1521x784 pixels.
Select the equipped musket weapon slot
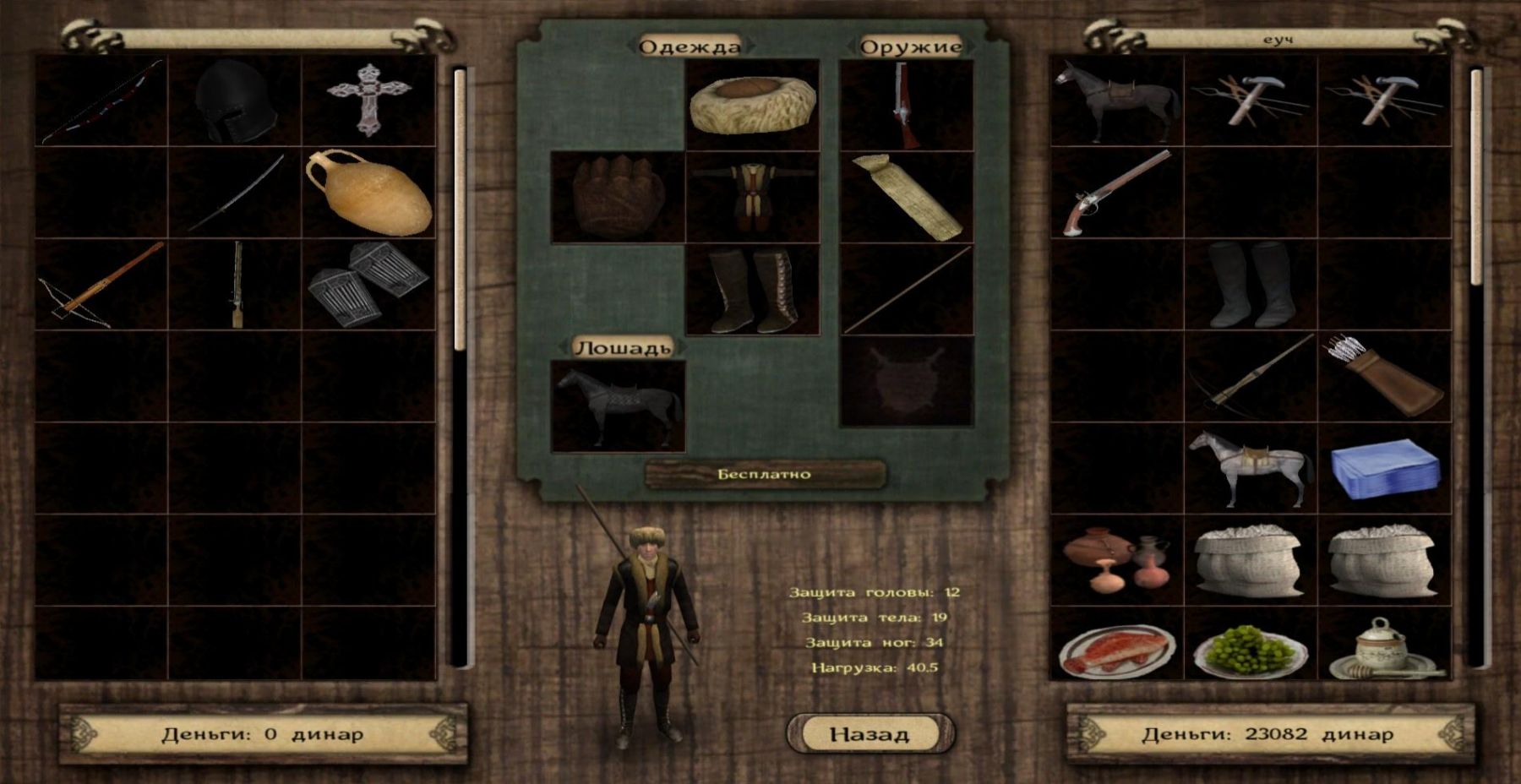(907, 105)
